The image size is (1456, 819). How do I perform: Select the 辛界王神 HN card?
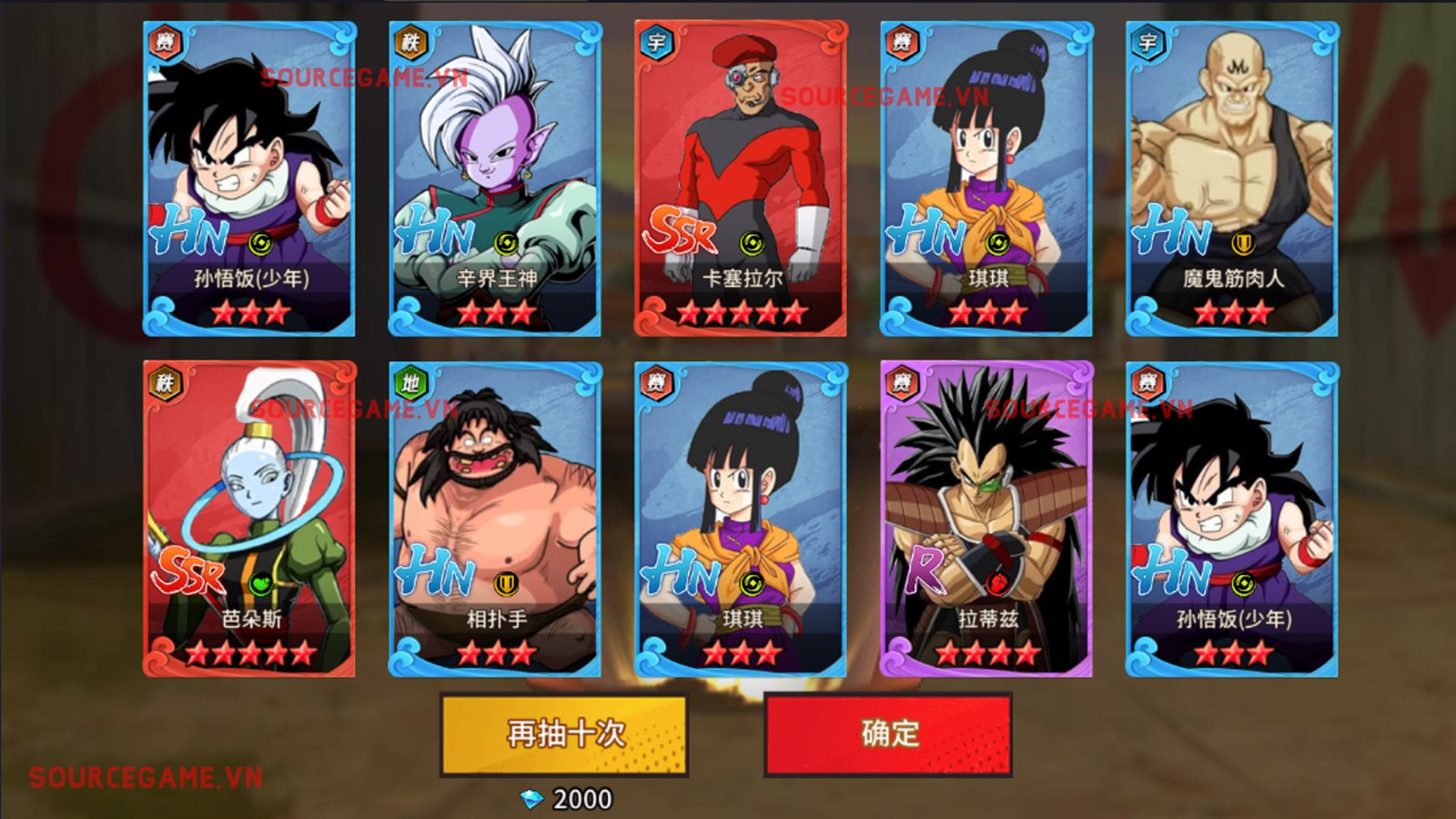495,179
